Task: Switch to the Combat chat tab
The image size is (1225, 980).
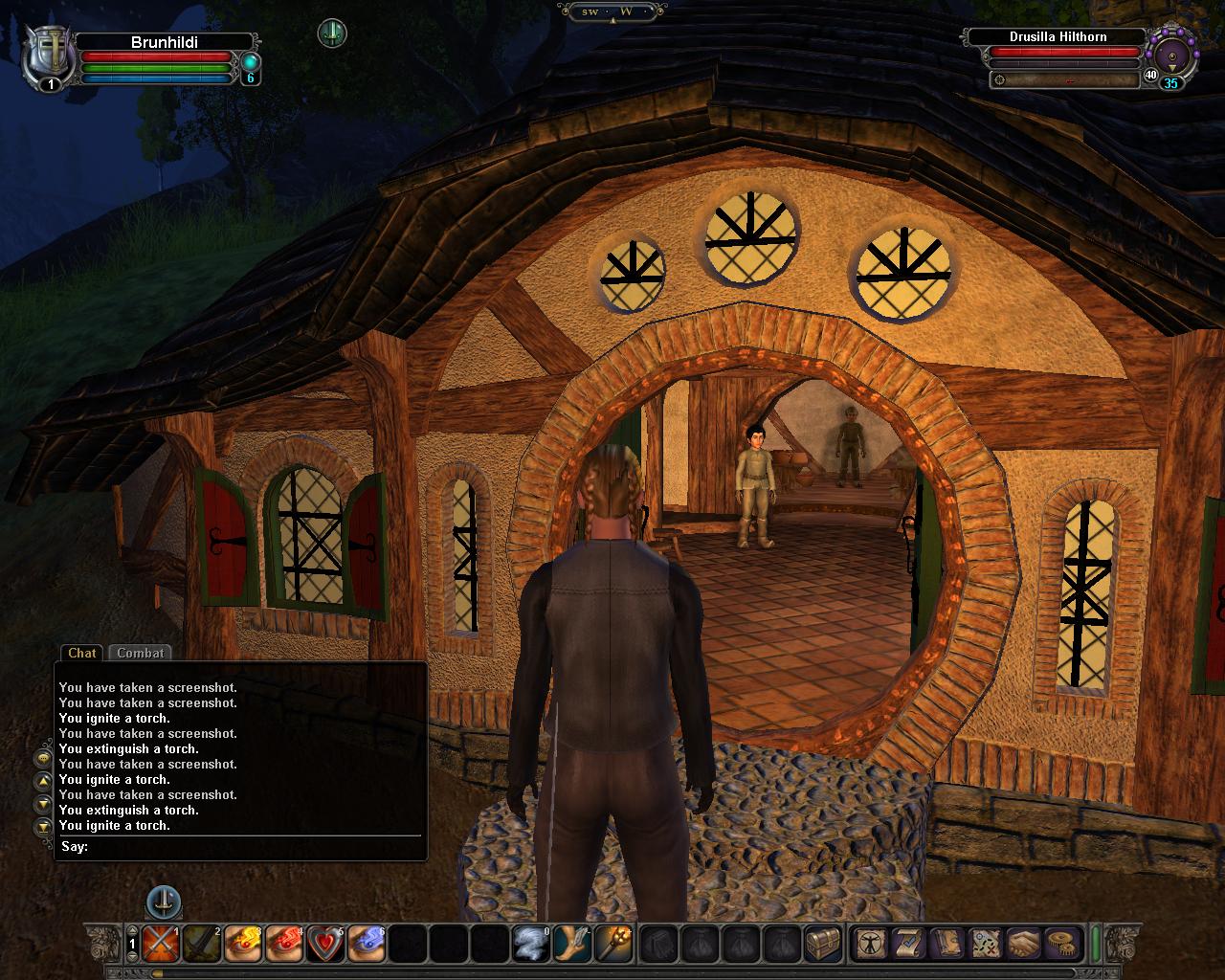Action: point(141,653)
